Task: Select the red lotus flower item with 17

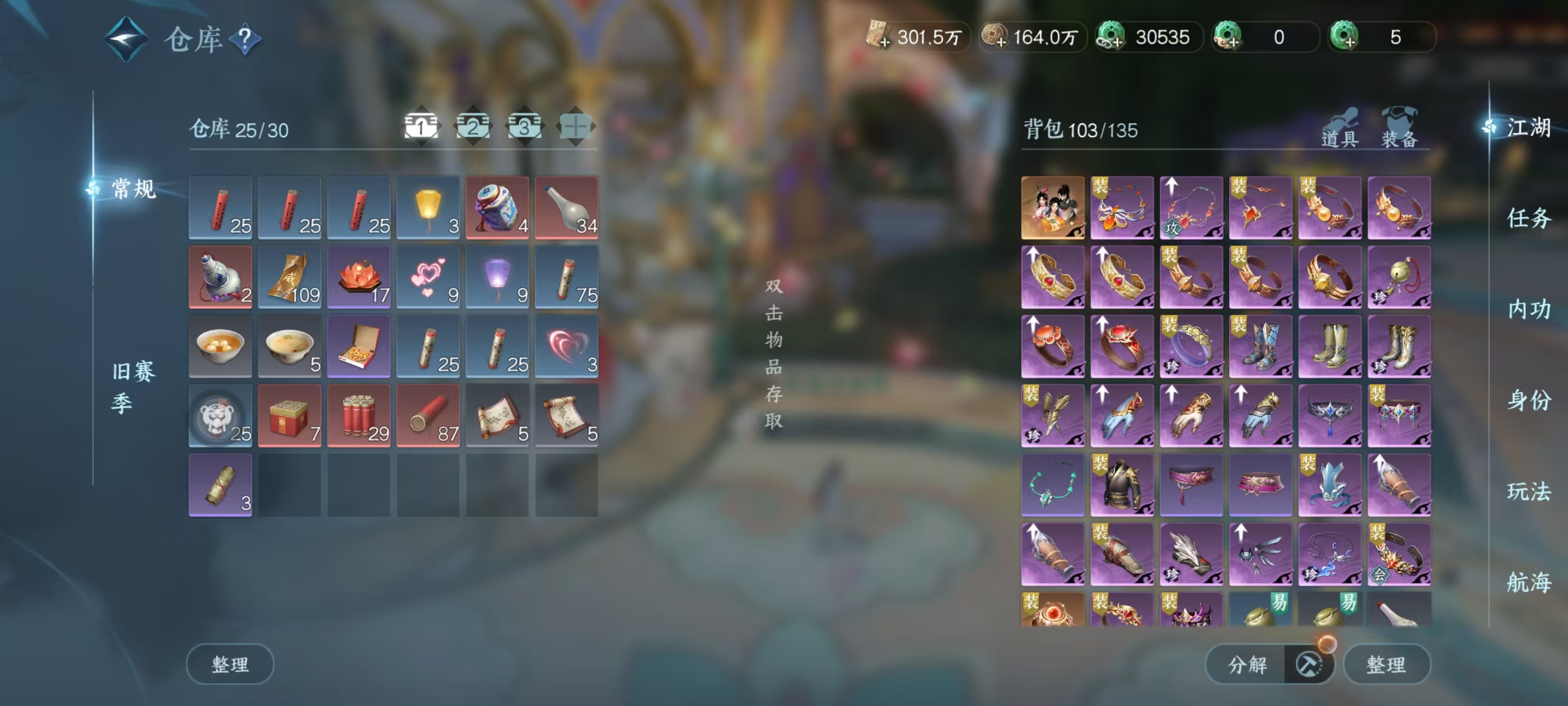Action: pos(359,277)
